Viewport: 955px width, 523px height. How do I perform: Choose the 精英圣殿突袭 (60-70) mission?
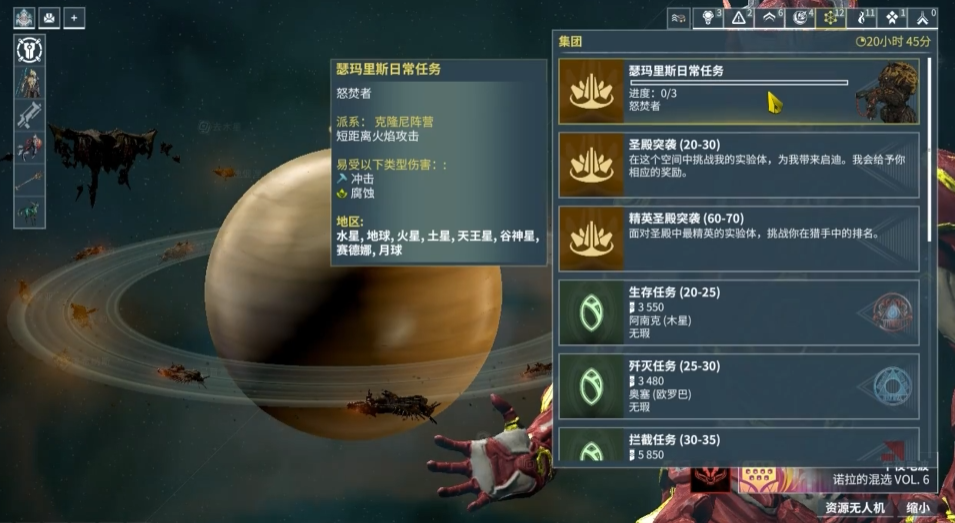[x=740, y=238]
